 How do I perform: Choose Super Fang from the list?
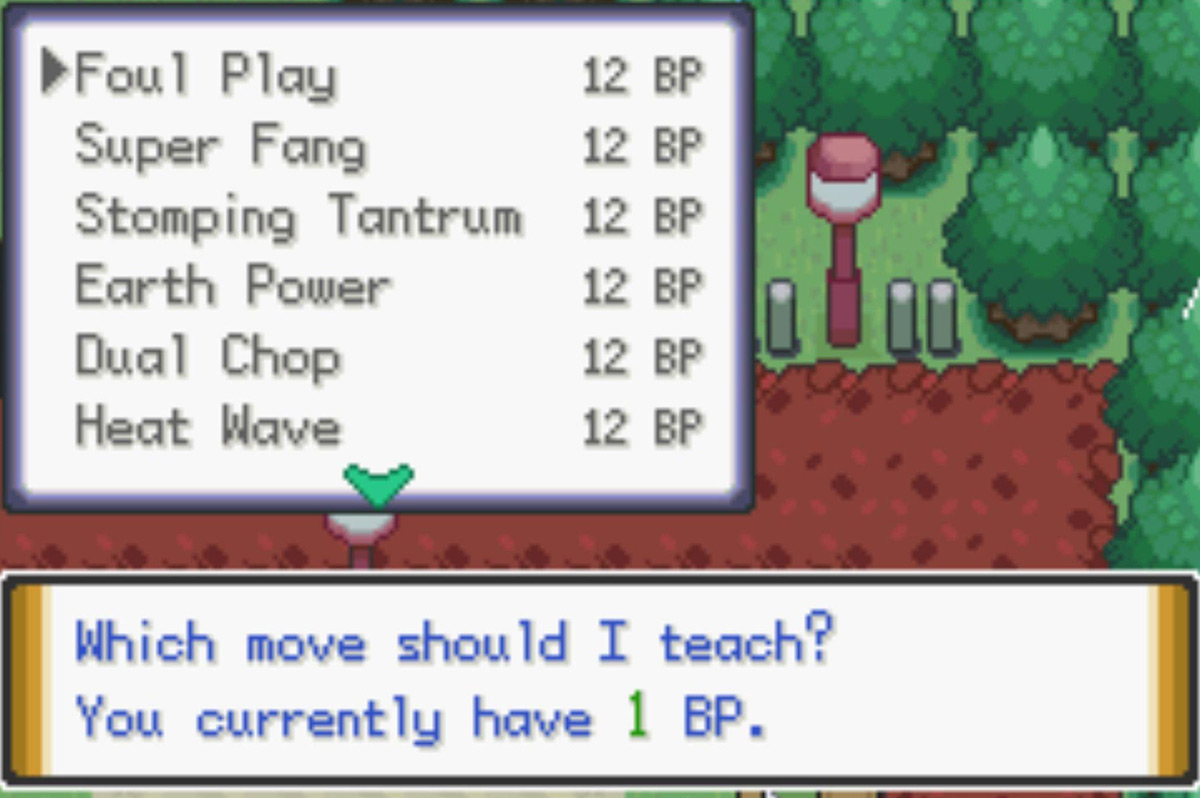[221, 146]
